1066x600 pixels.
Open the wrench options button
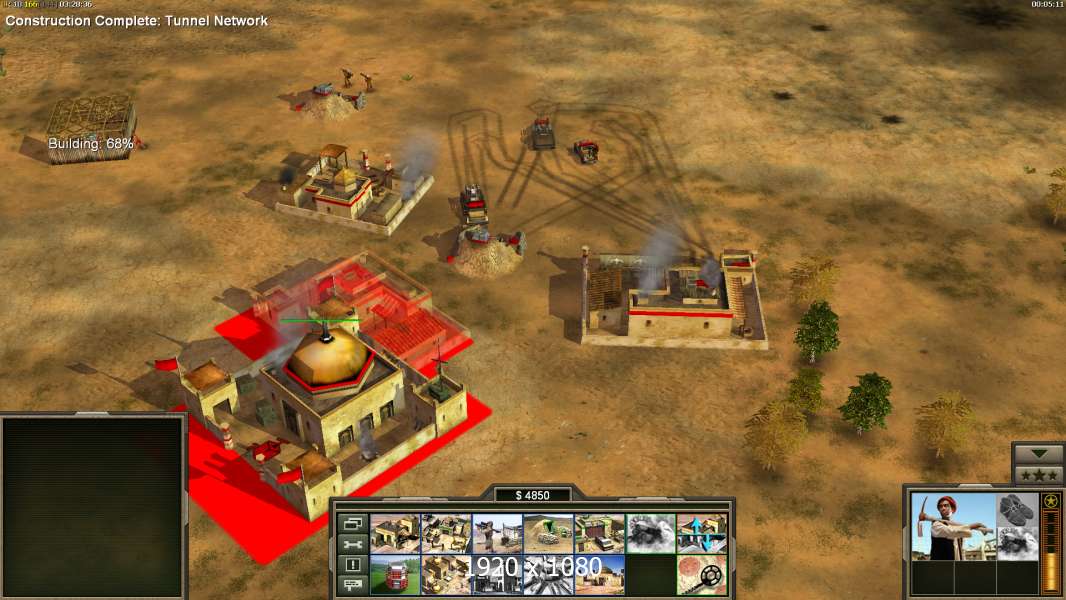pyautogui.click(x=352, y=544)
